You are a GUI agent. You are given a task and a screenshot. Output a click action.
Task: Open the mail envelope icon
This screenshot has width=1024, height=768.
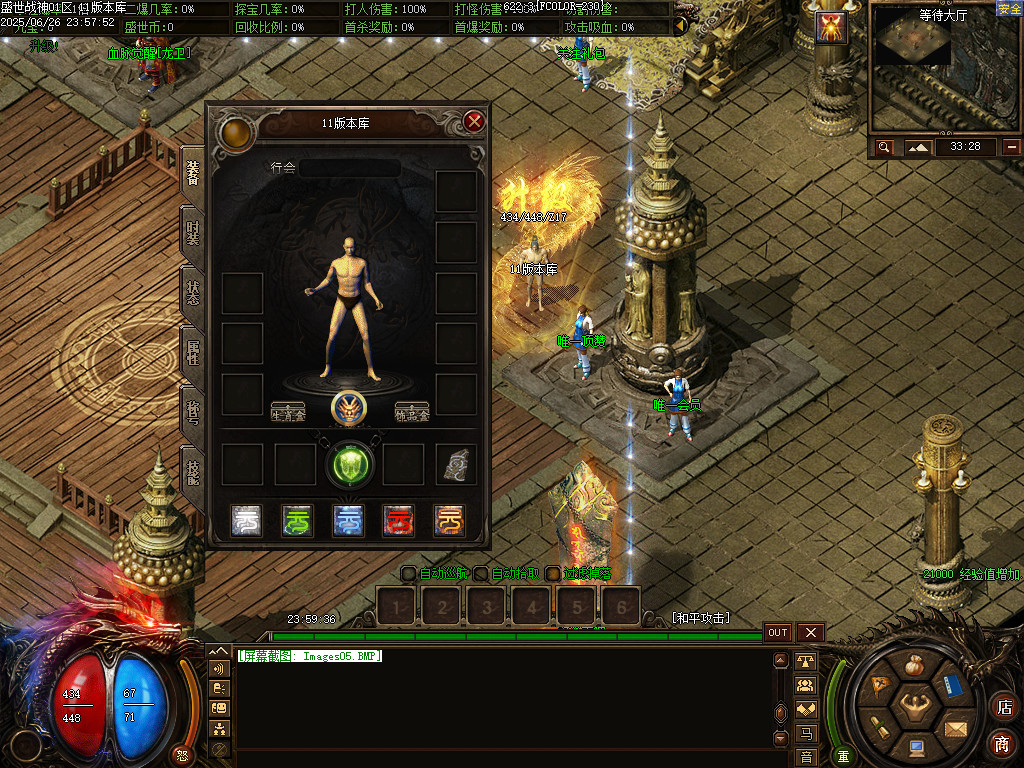tap(955, 728)
